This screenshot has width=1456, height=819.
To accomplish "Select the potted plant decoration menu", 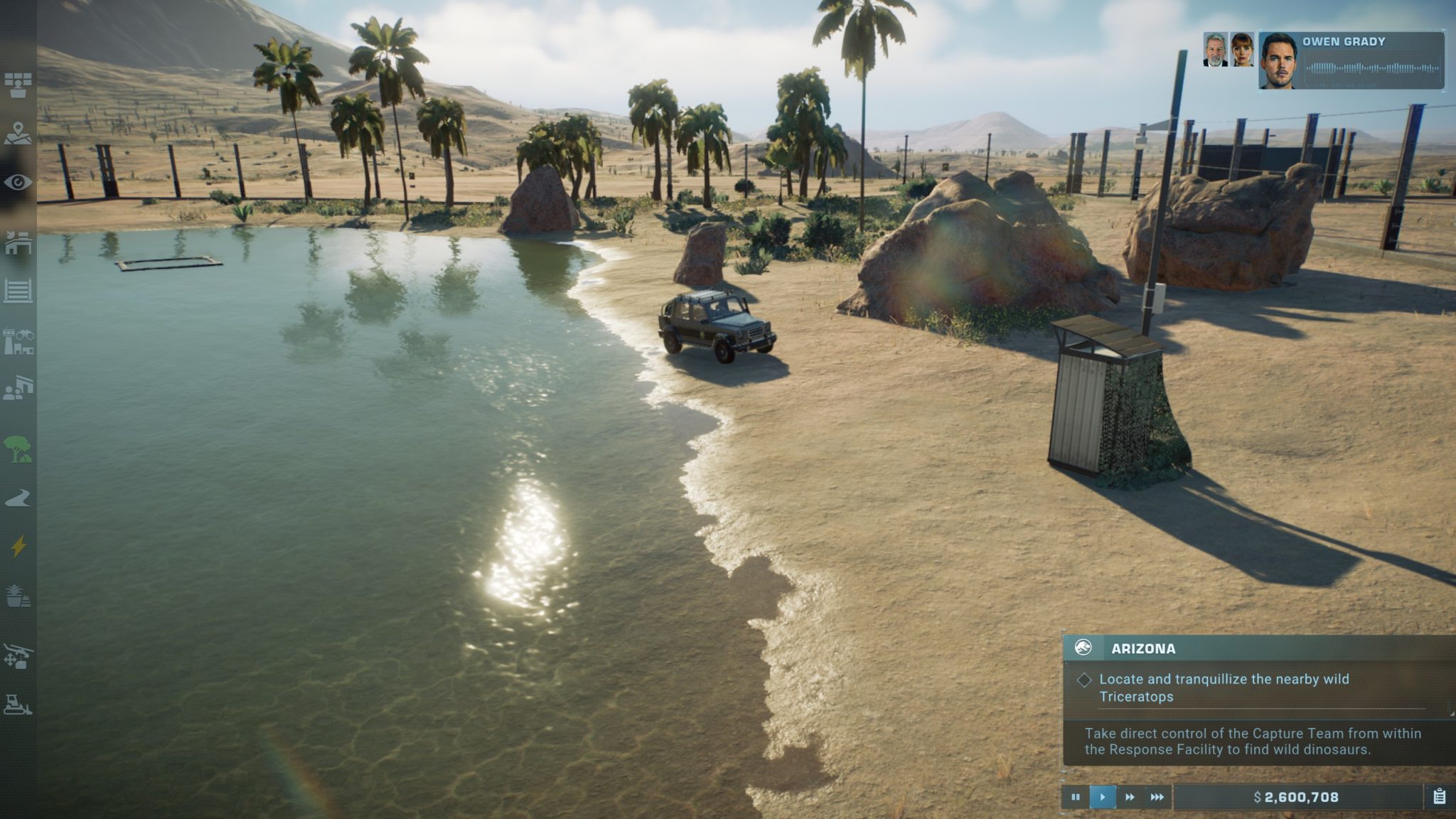I will pyautogui.click(x=18, y=596).
